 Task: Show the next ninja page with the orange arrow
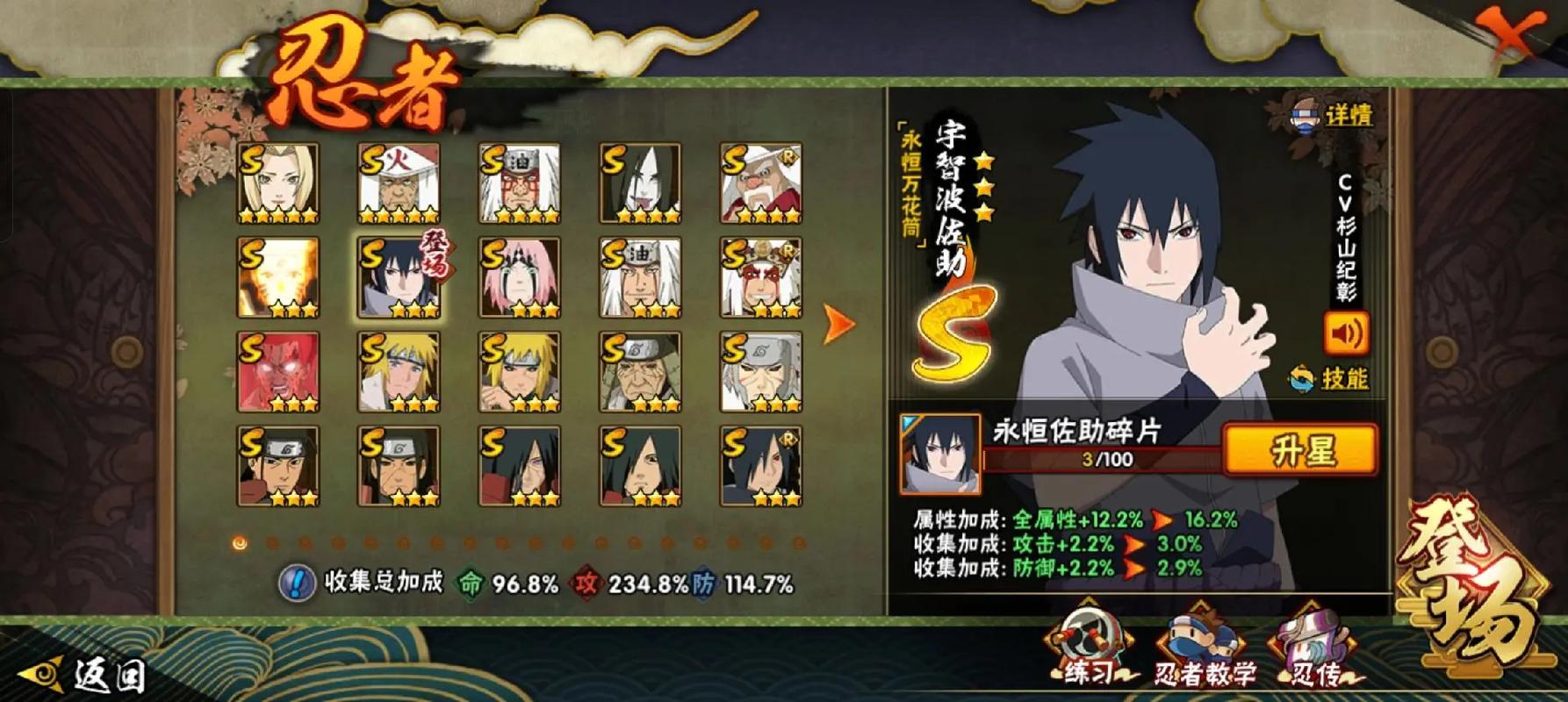click(x=838, y=325)
